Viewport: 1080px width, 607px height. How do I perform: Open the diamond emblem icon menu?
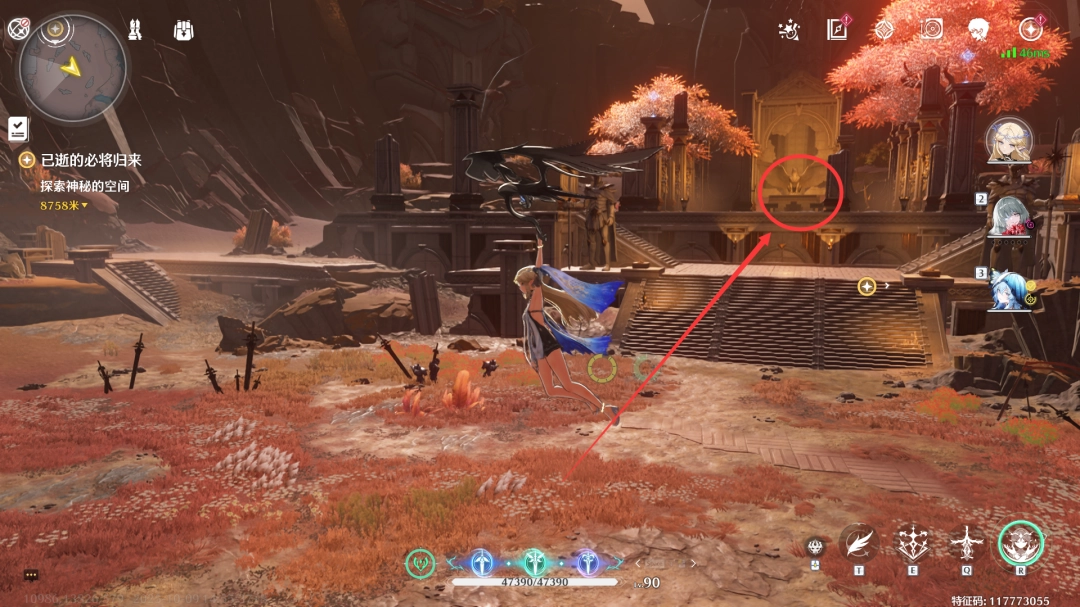[884, 30]
